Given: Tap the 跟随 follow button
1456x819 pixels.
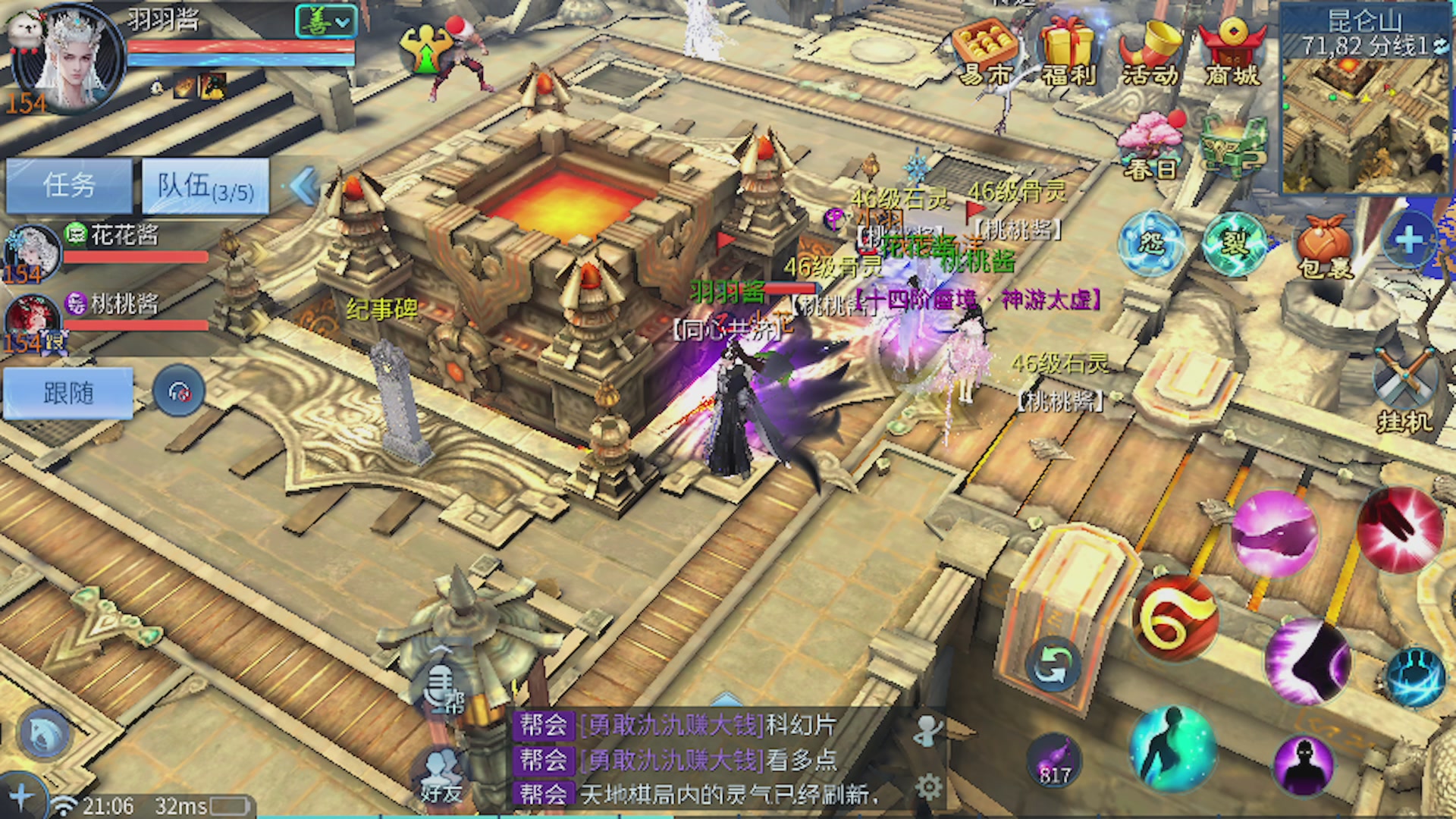Looking at the screenshot, I should tap(68, 393).
